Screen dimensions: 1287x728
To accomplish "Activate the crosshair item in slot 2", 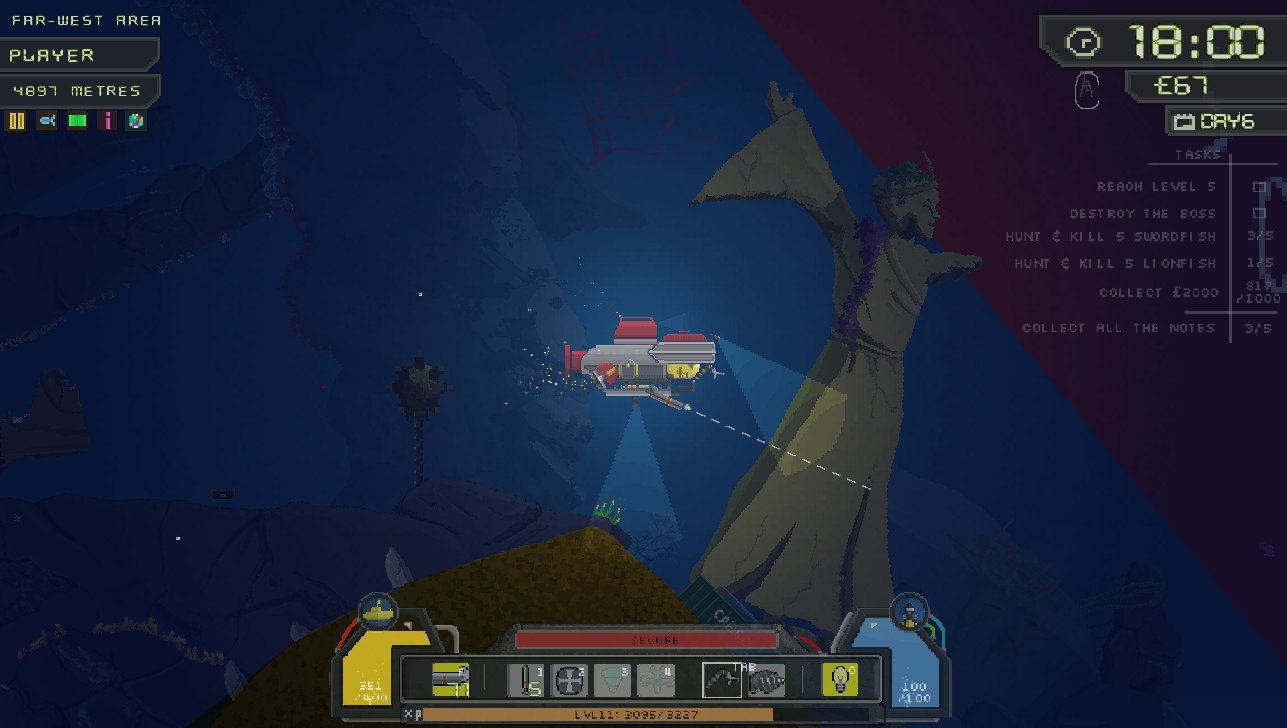I will 569,680.
